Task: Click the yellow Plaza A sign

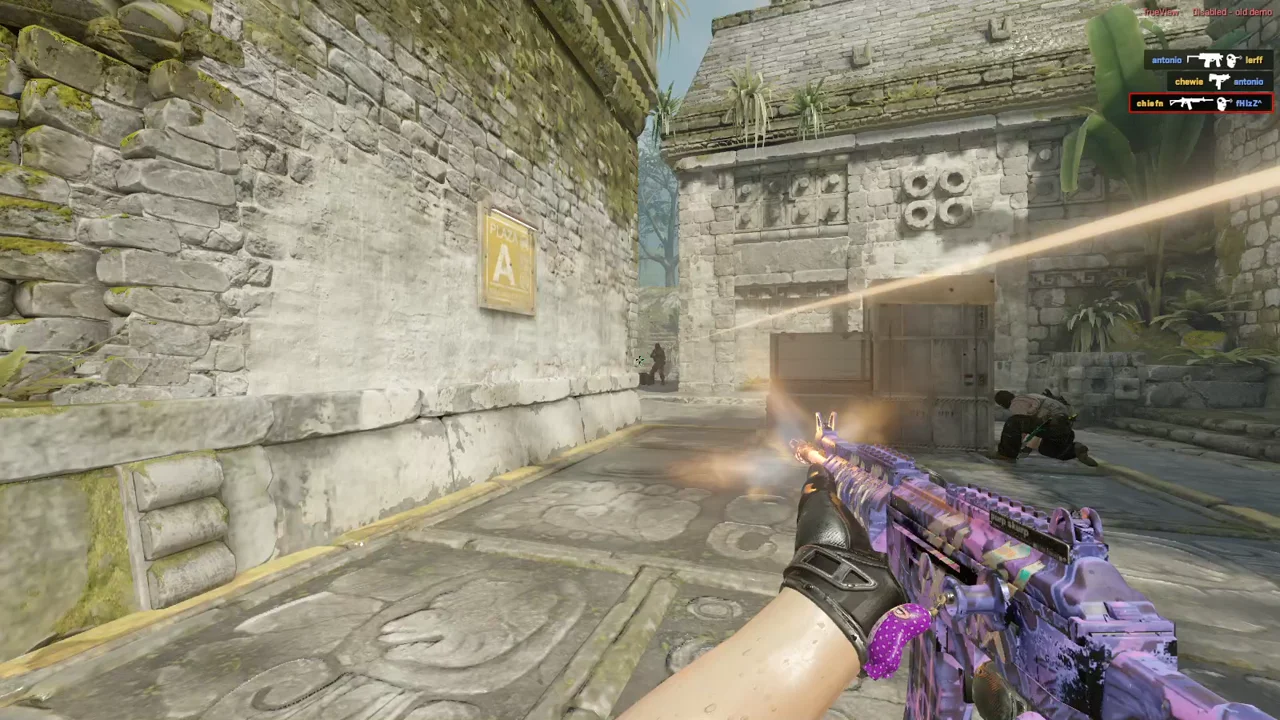Action: [506, 260]
